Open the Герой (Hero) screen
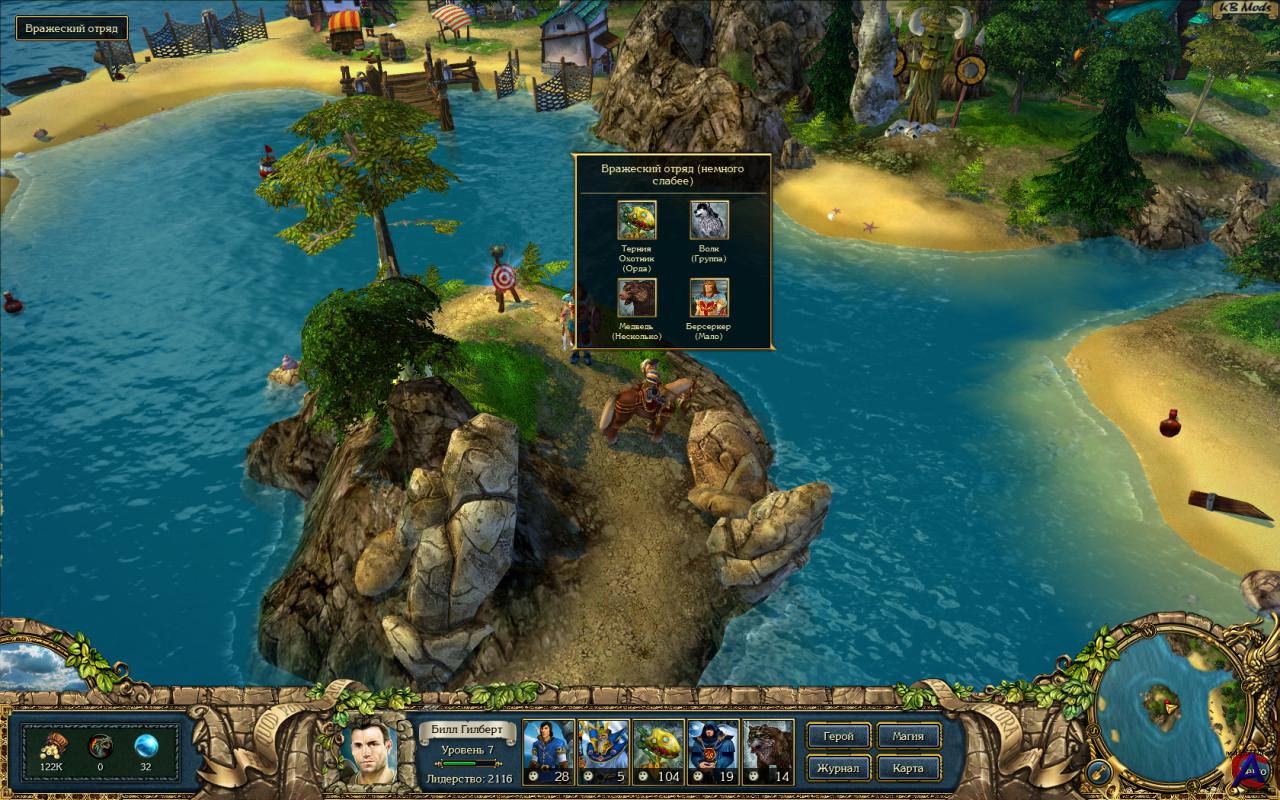 click(x=838, y=737)
